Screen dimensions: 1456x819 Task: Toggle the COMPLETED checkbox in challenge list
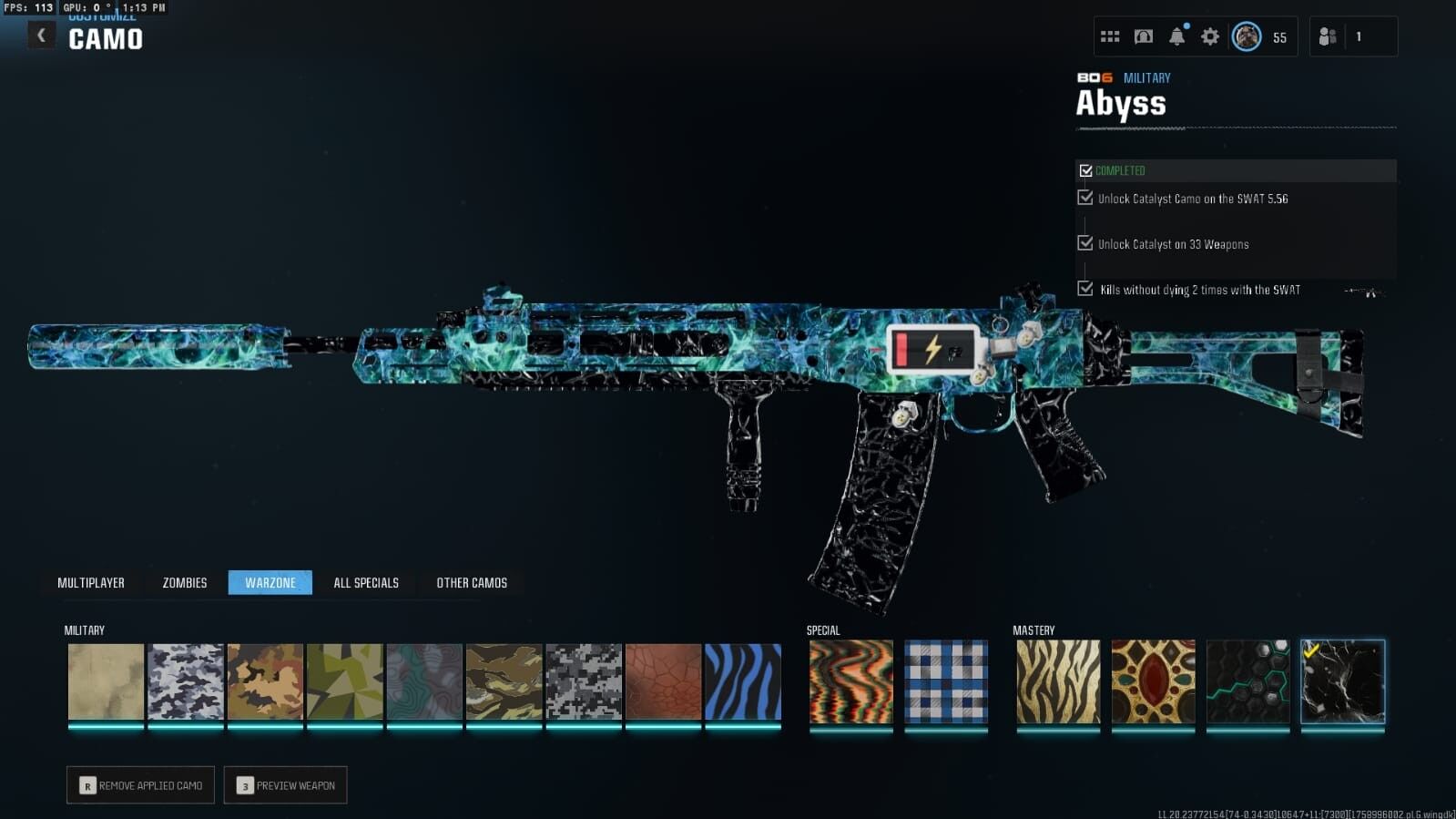1084,169
